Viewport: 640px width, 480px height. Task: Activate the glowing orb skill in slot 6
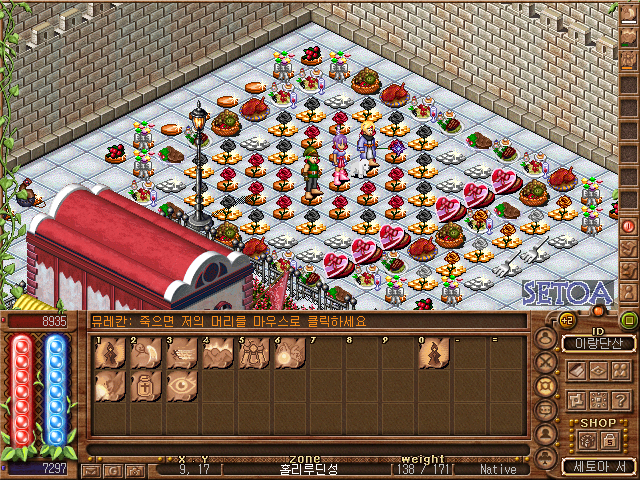pyautogui.click(x=290, y=354)
